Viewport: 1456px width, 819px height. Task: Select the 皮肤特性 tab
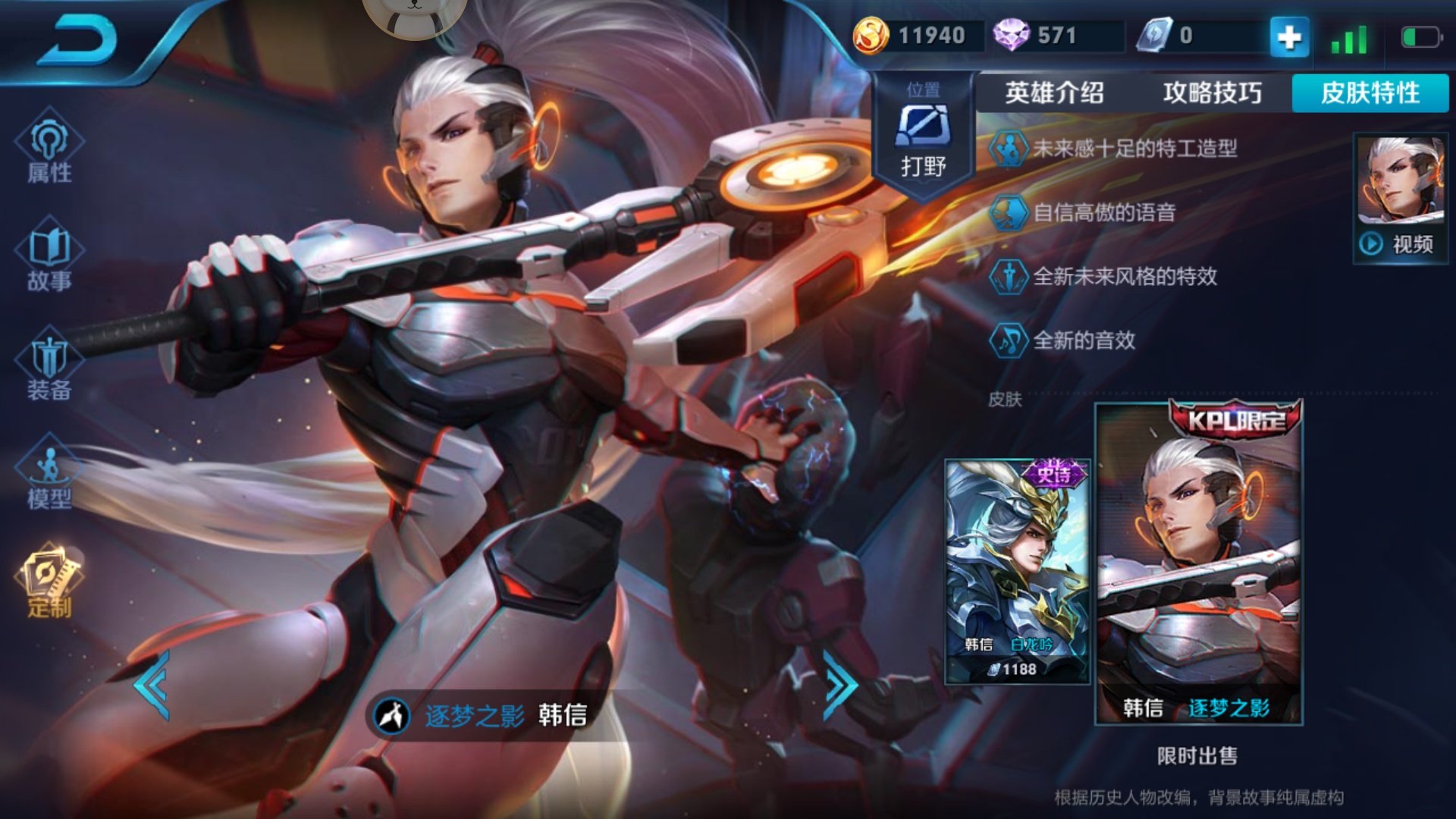1370,93
